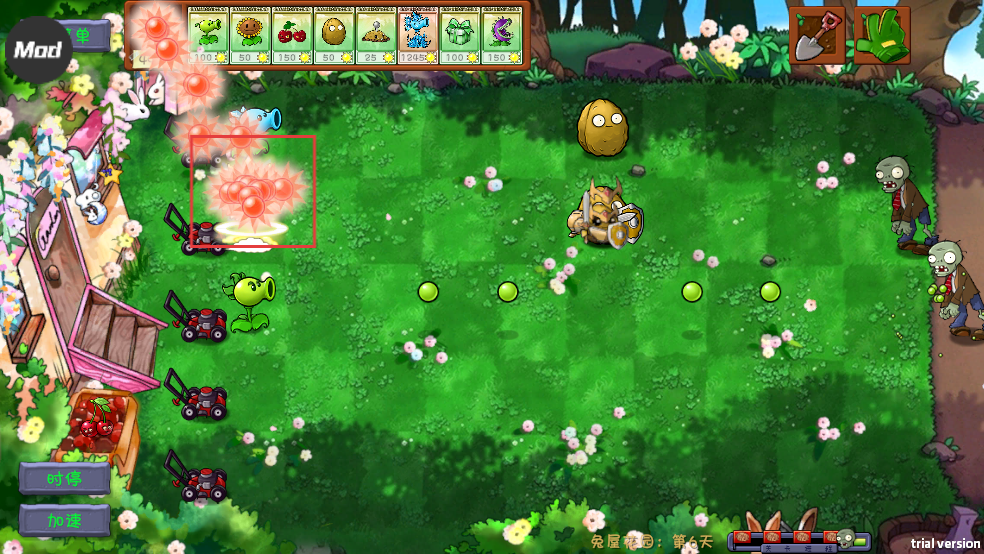Select the Wall-nut seed packet
This screenshot has height=554, width=984.
334,35
